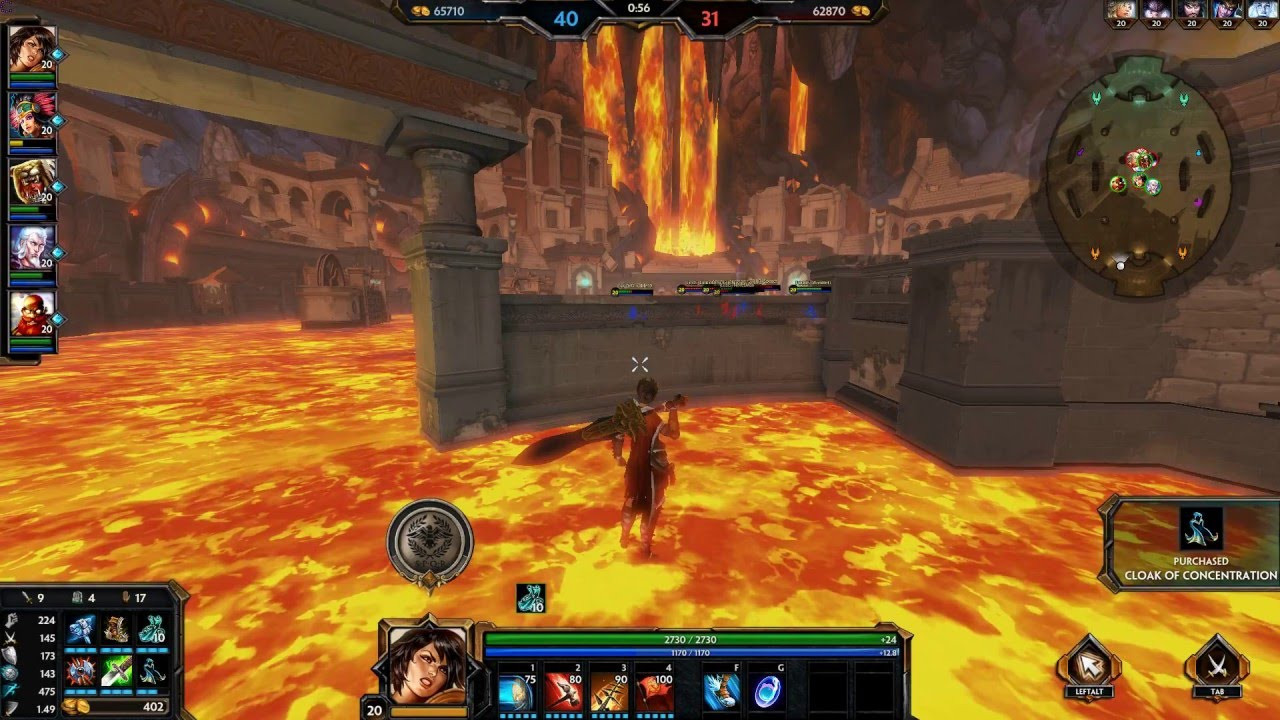Activate the blue orb relic in slot G
This screenshot has width=1280, height=720.
(766, 691)
